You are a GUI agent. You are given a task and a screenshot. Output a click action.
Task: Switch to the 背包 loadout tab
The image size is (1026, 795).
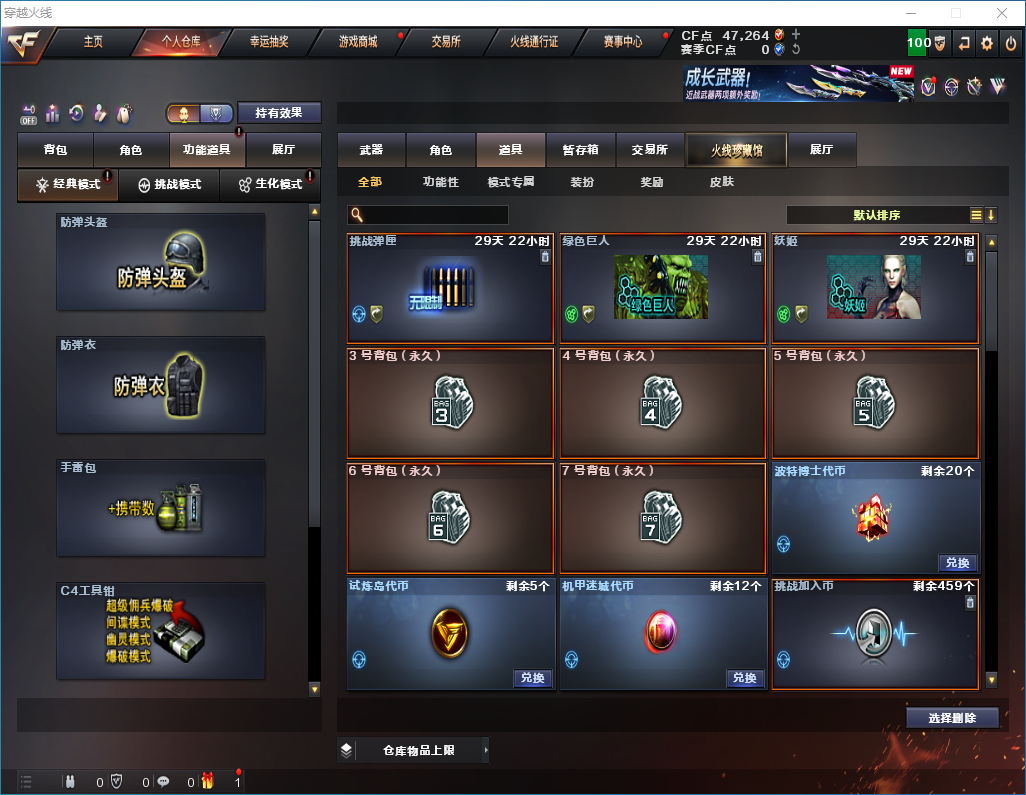[x=55, y=150]
